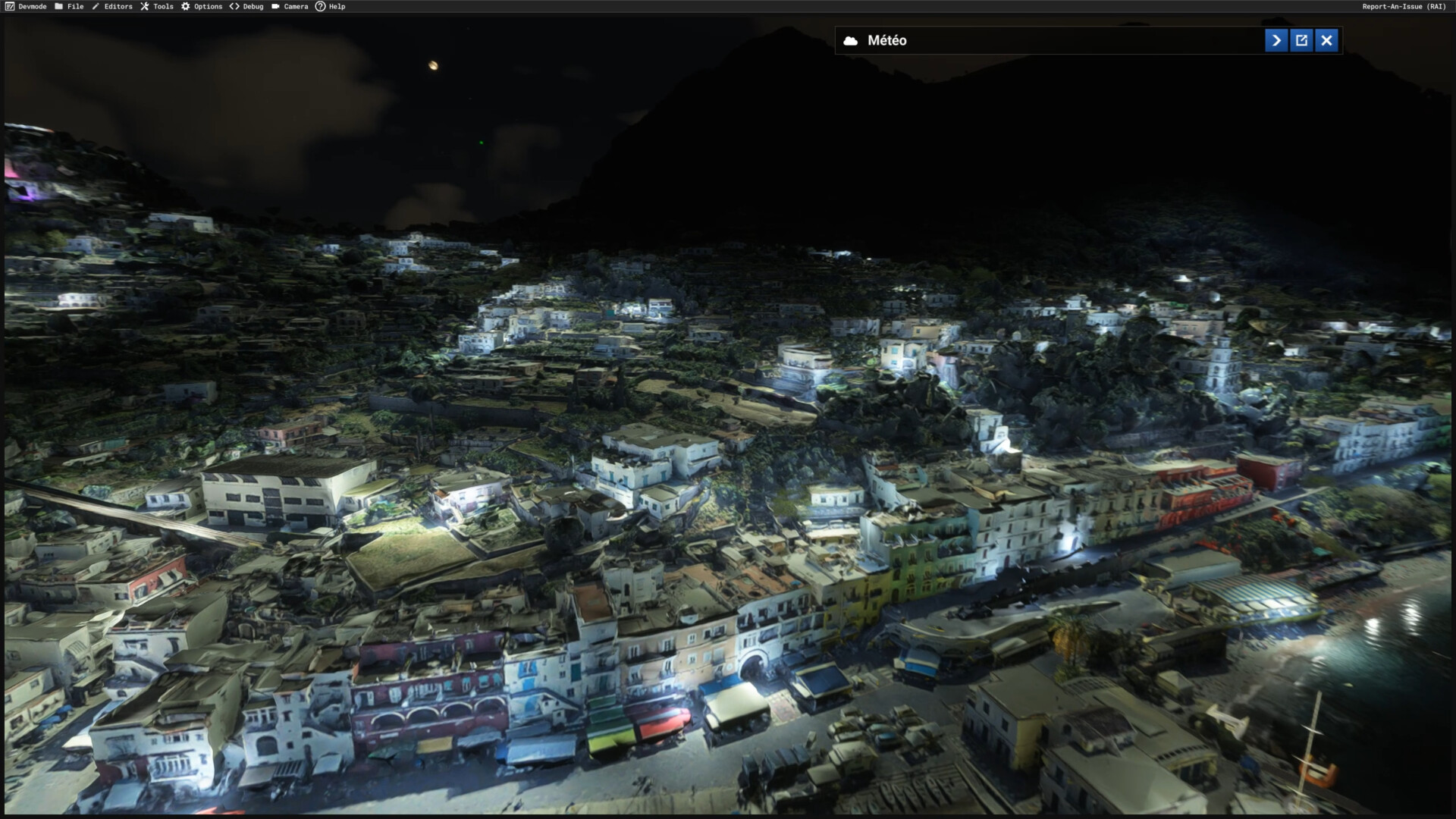Click Report-An-Issue (RAI)

pyautogui.click(x=1404, y=7)
